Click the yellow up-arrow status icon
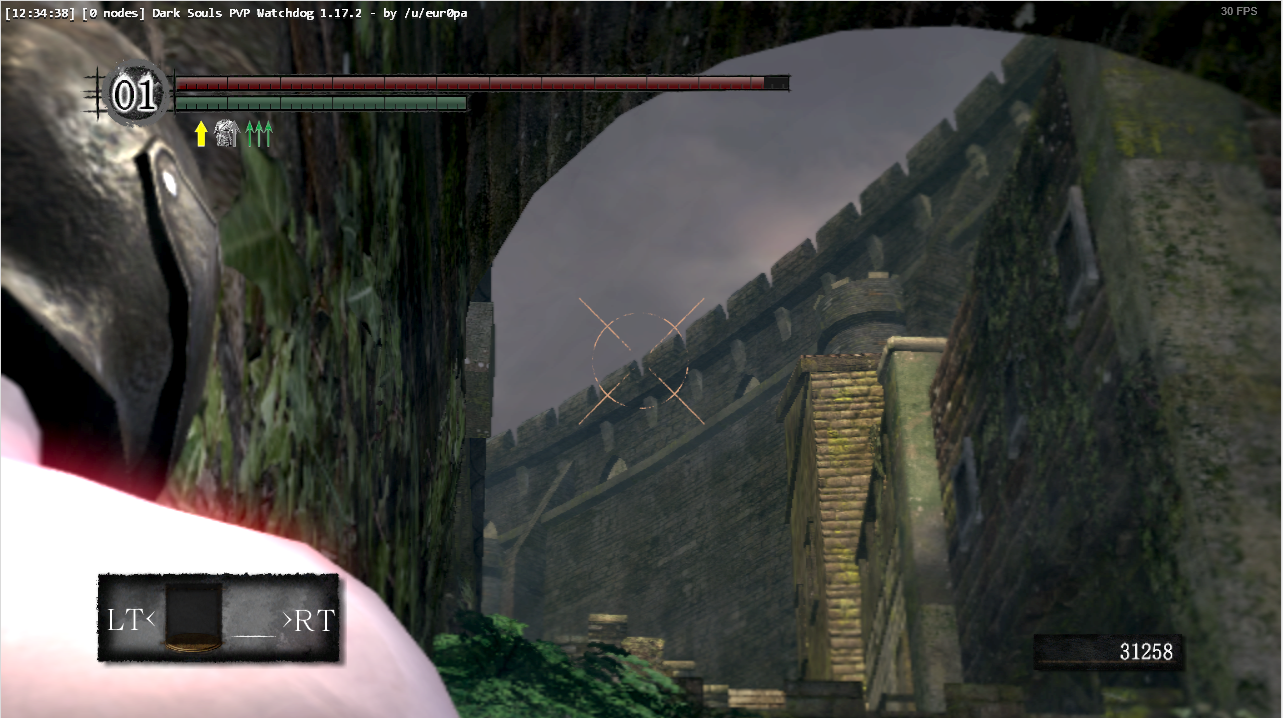This screenshot has height=718, width=1283. pos(201,134)
